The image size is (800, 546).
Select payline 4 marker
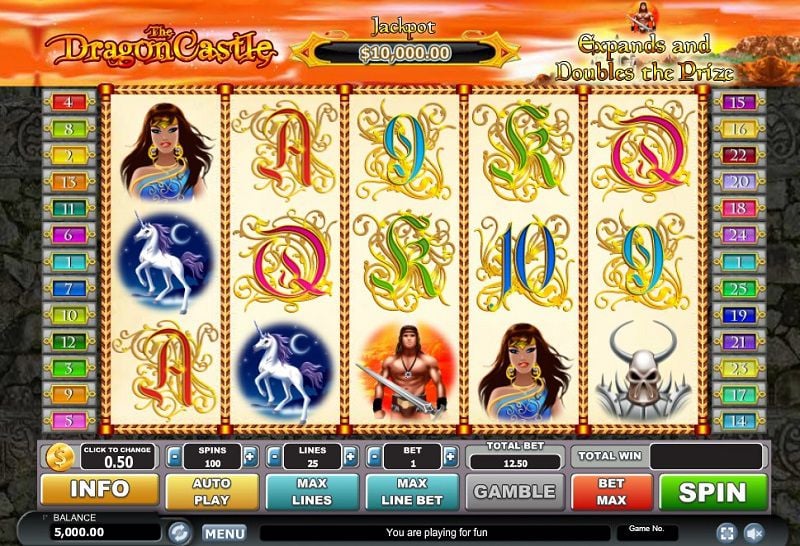69,102
